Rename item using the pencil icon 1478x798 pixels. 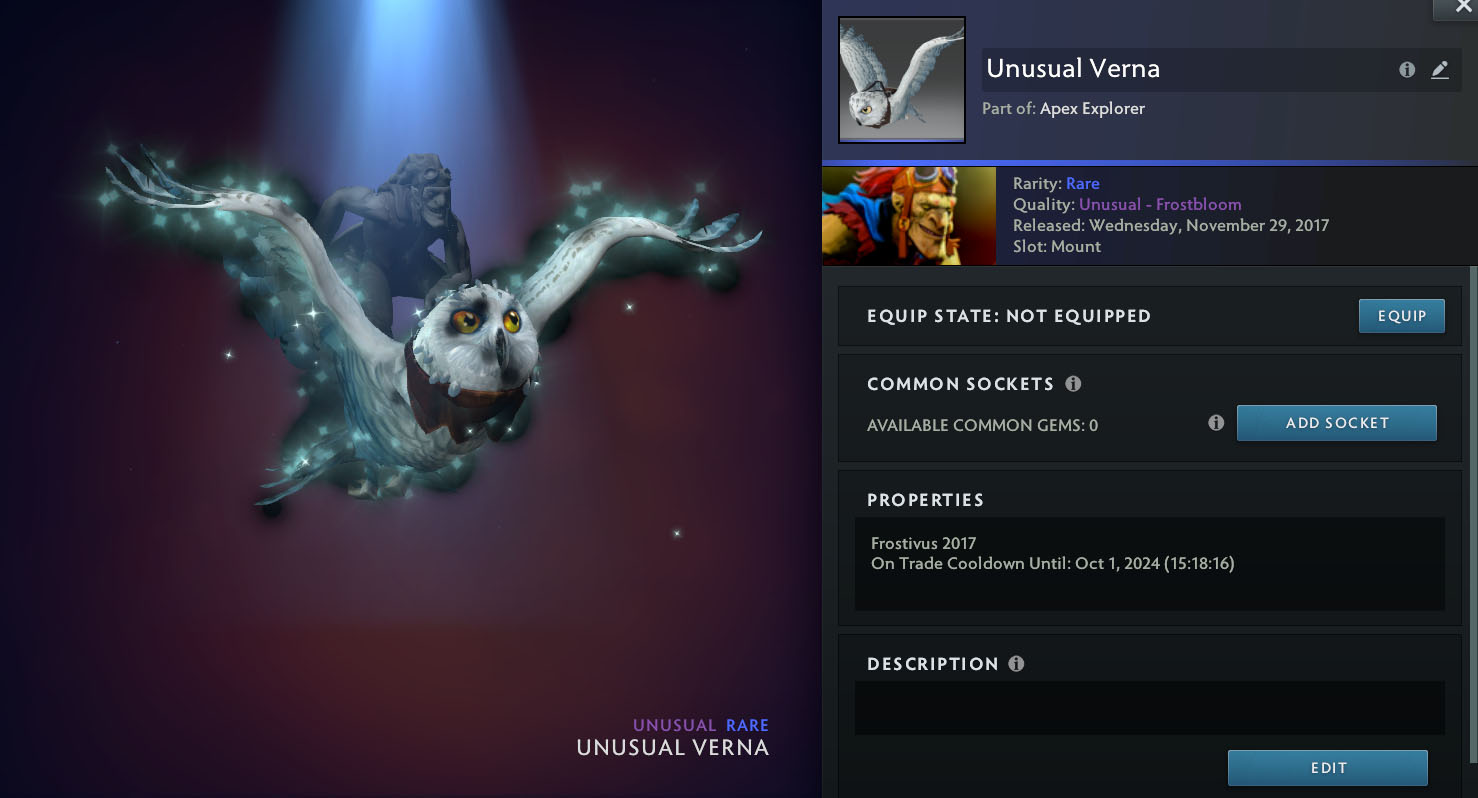(1439, 70)
